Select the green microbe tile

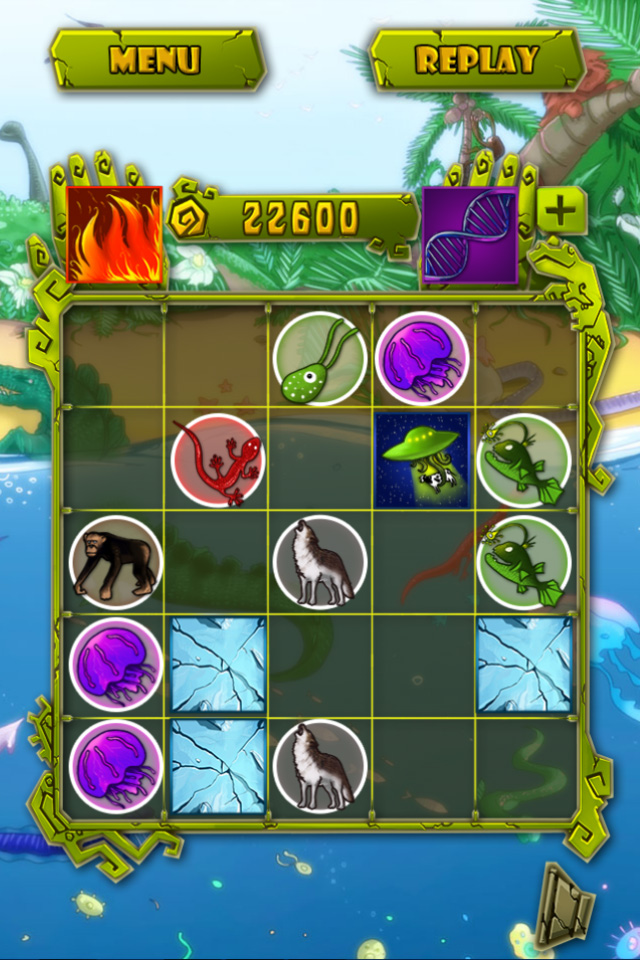[320, 358]
